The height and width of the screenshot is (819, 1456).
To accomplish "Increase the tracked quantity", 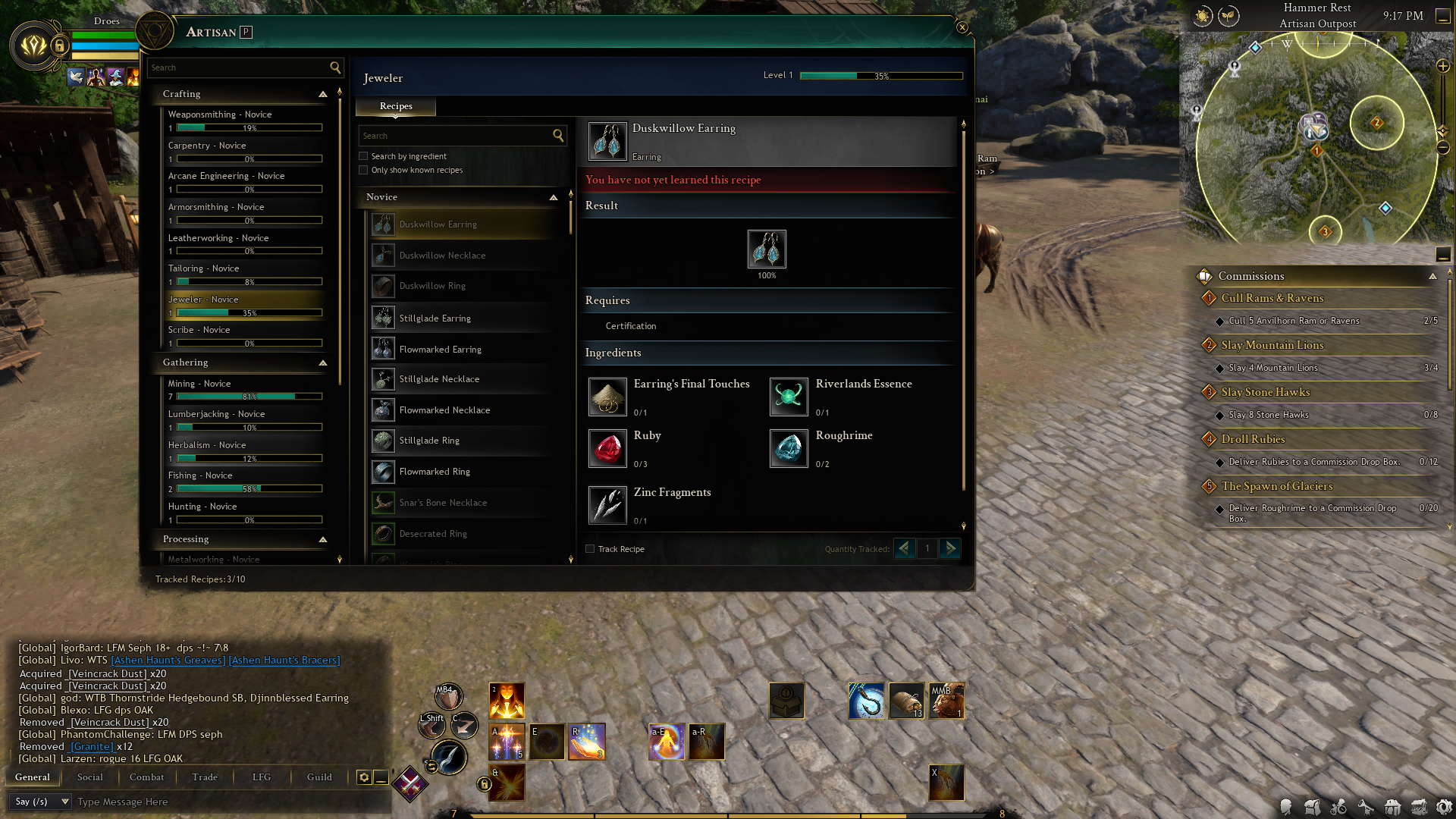I will 950,548.
